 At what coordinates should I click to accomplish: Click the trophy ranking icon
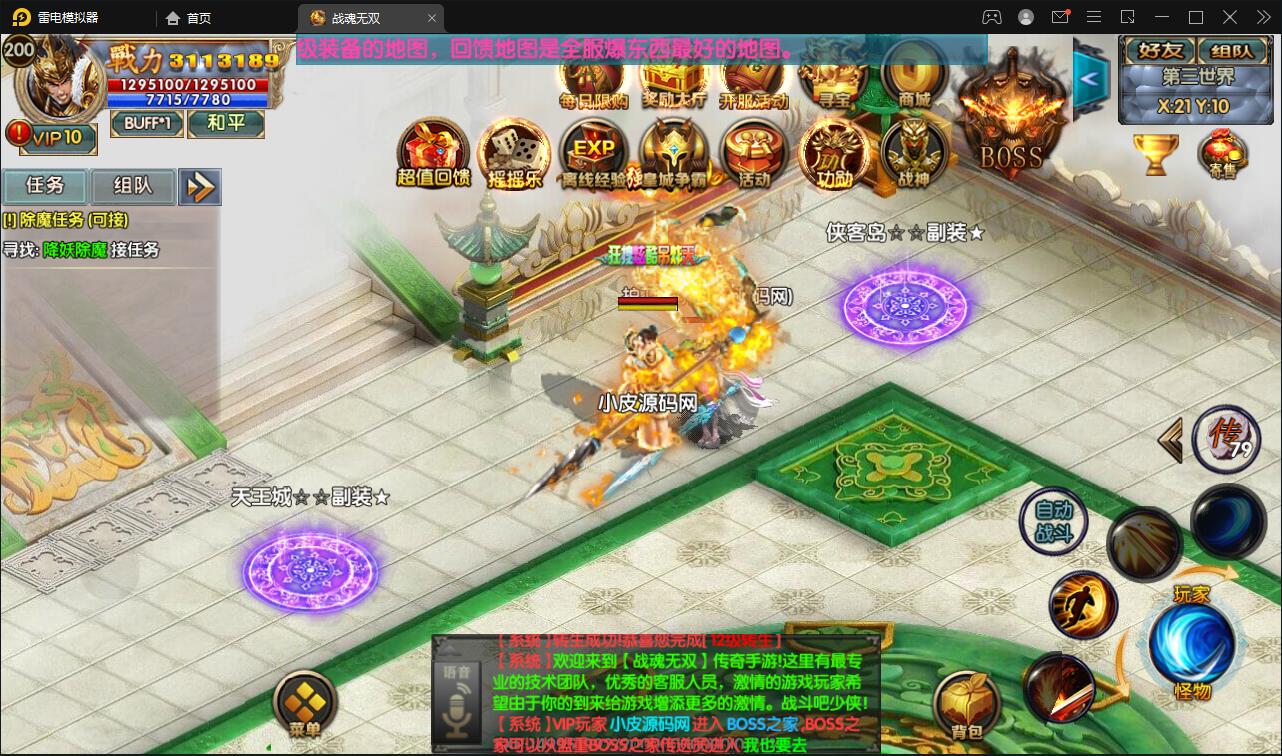pos(1157,155)
